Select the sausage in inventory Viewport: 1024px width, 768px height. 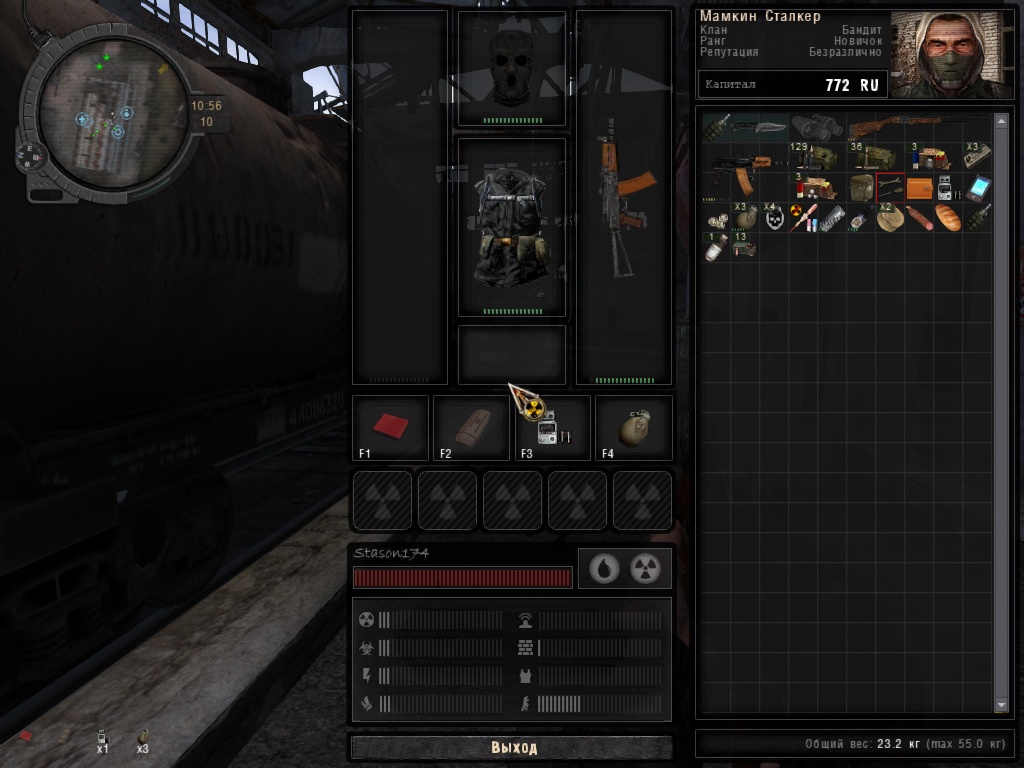coord(919,217)
